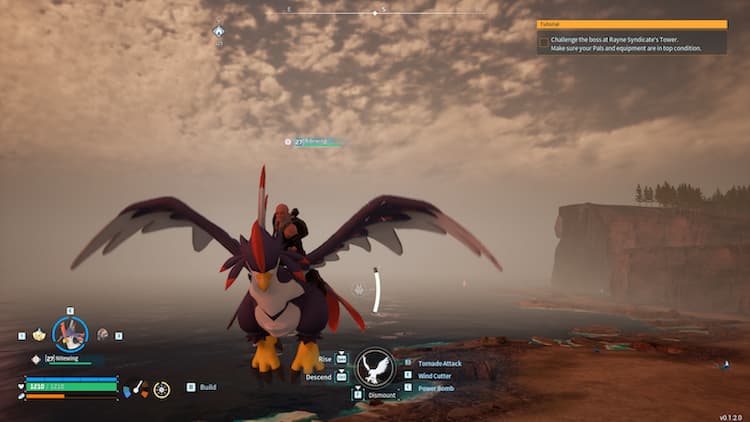Click the pal sphere icon
750x422 pixels.
[162, 388]
